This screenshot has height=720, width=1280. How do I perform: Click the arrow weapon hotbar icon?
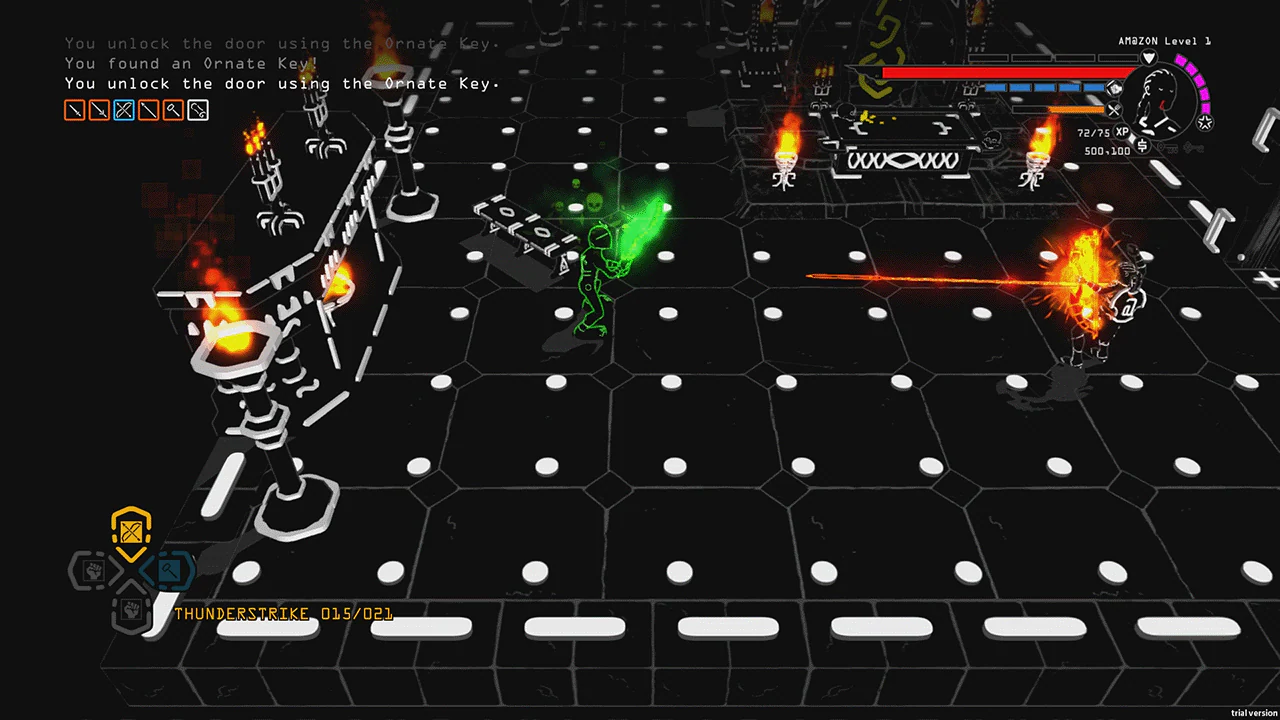[148, 110]
